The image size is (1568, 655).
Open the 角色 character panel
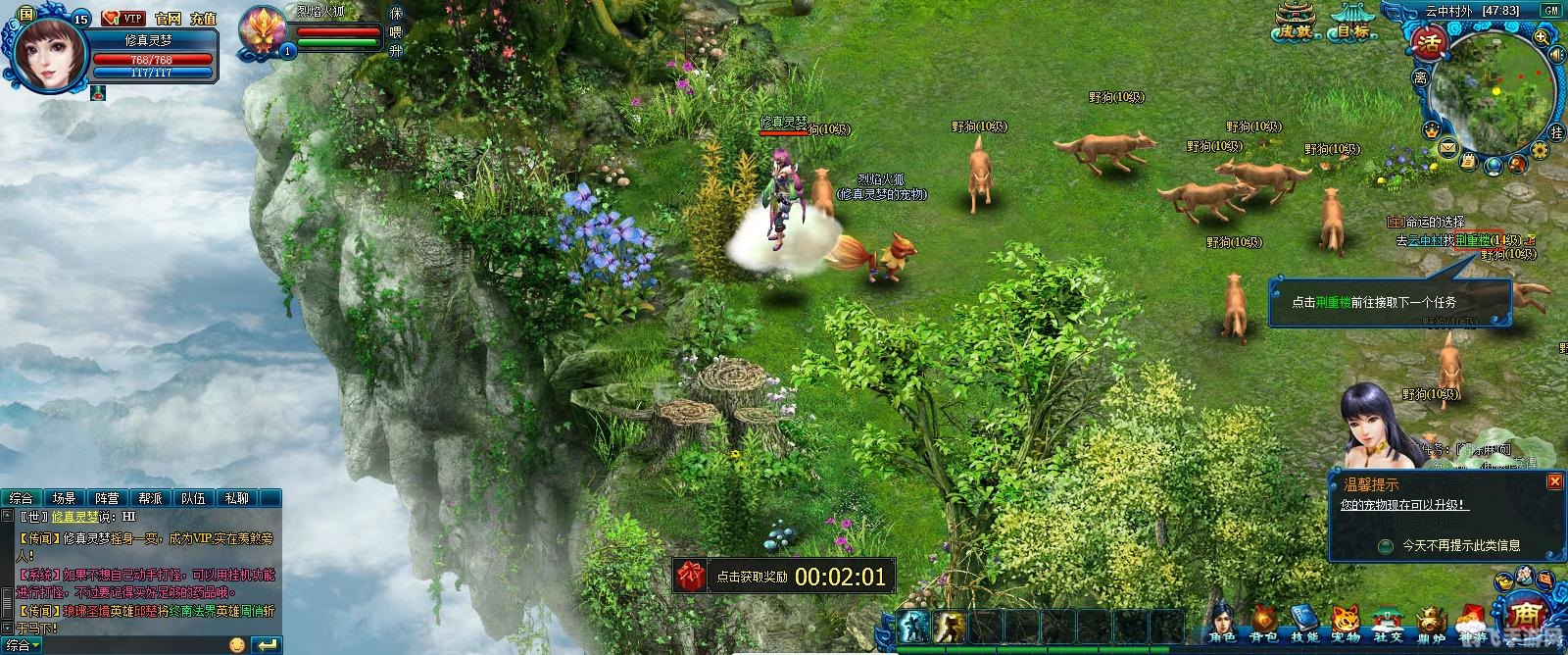pos(1221,624)
